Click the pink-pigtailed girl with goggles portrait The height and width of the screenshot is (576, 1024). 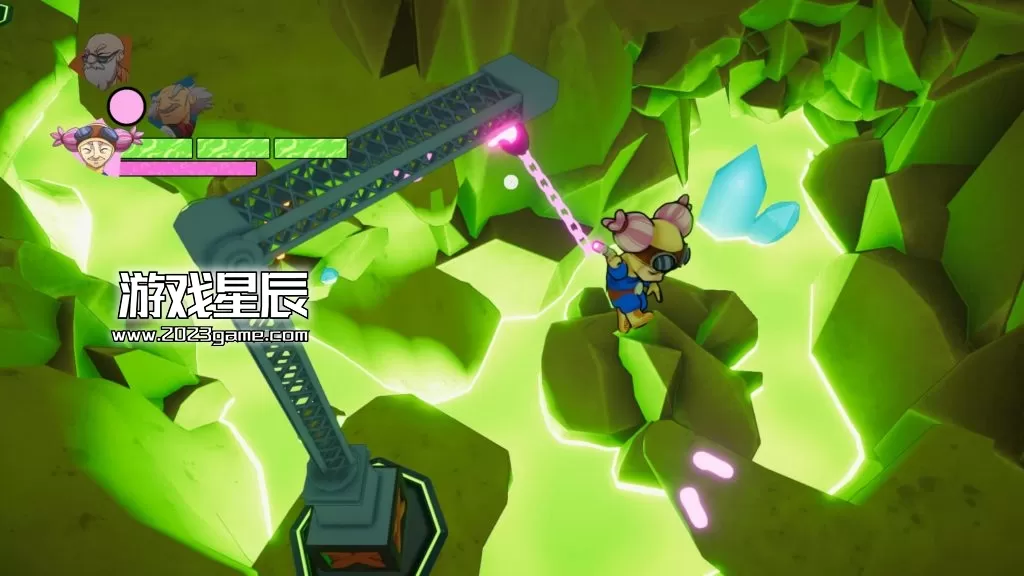(x=94, y=146)
